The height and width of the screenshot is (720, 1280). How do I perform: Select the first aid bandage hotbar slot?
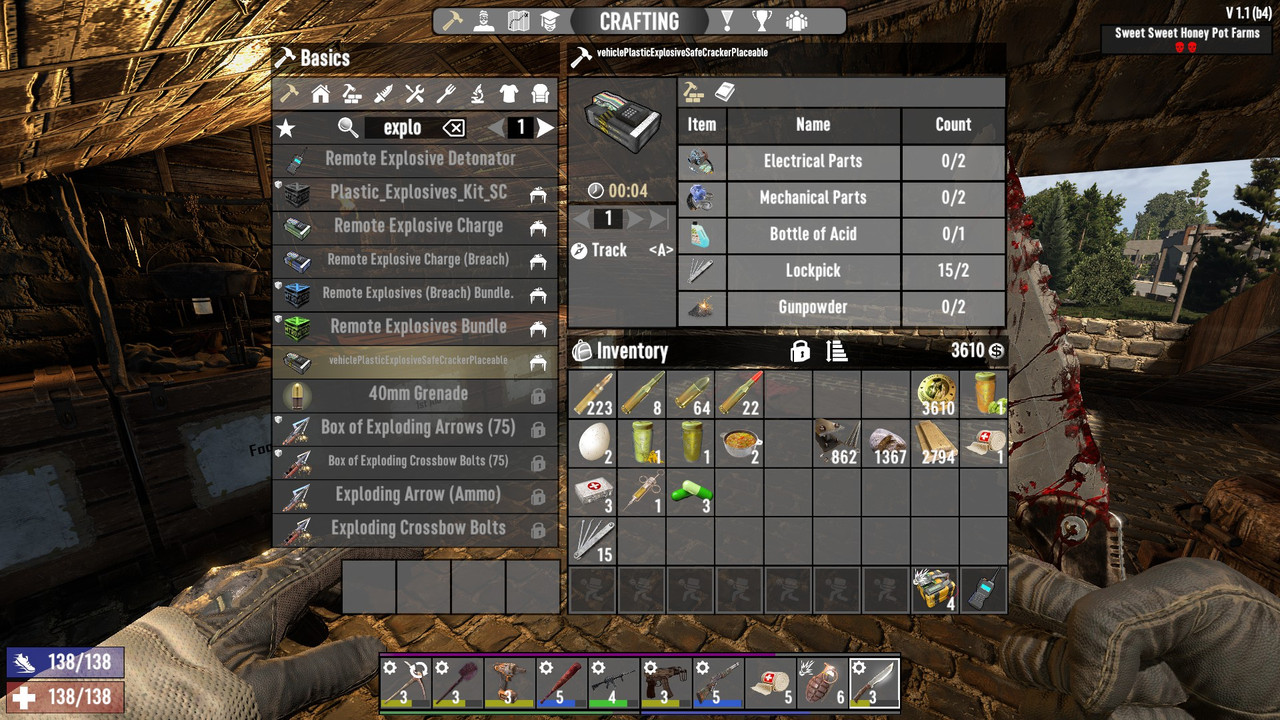[771, 681]
